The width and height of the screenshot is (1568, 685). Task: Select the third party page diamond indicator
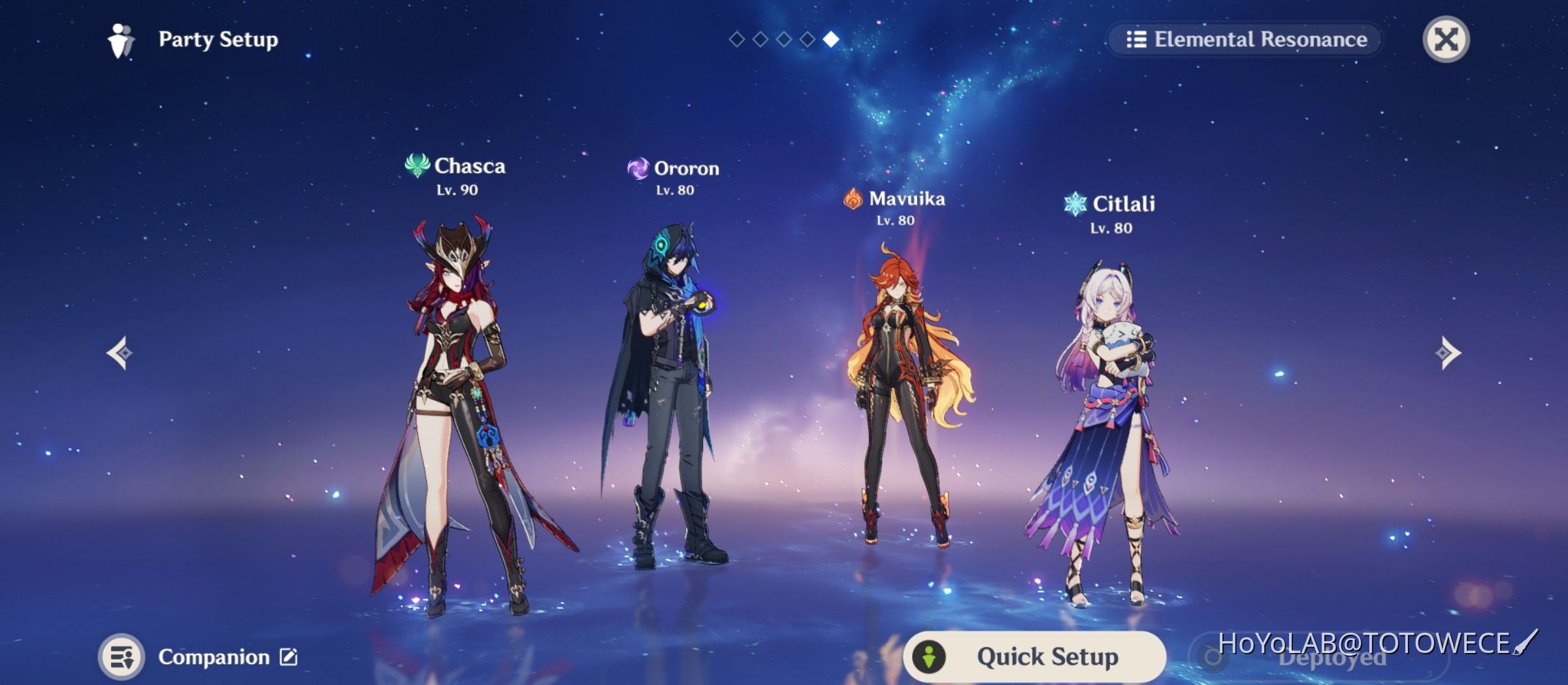(x=783, y=39)
